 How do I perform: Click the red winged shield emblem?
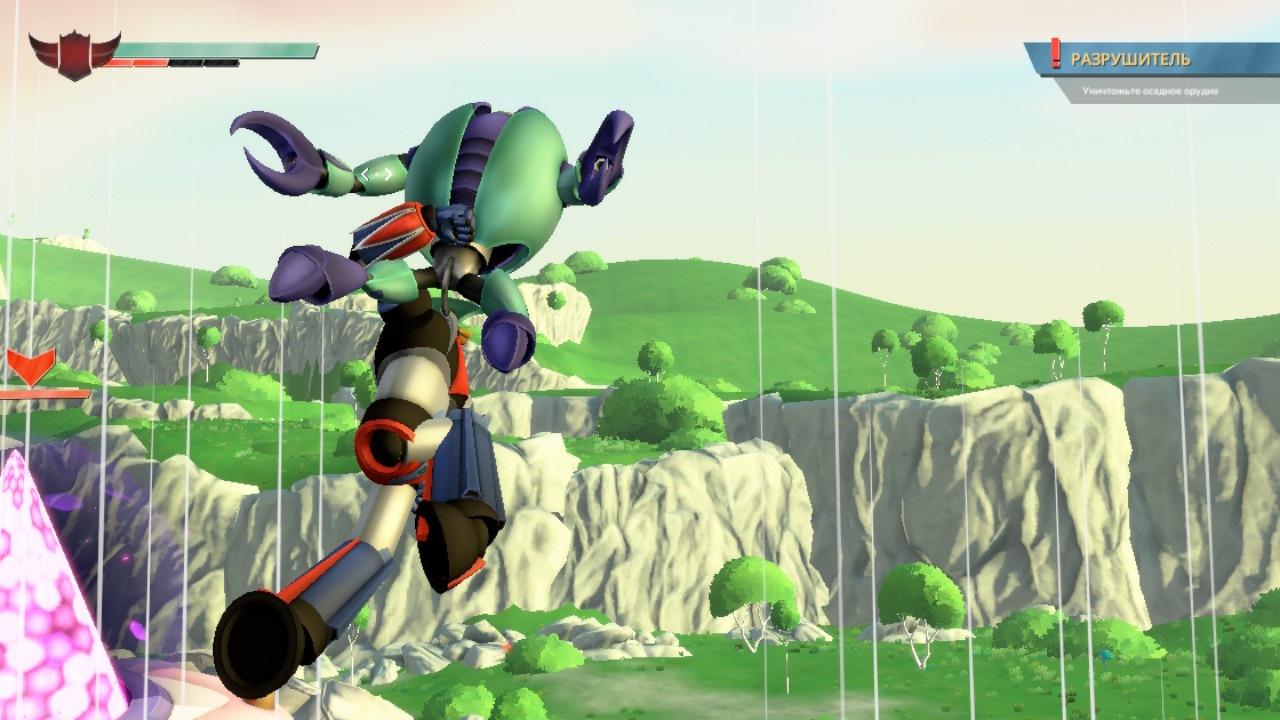(x=74, y=55)
